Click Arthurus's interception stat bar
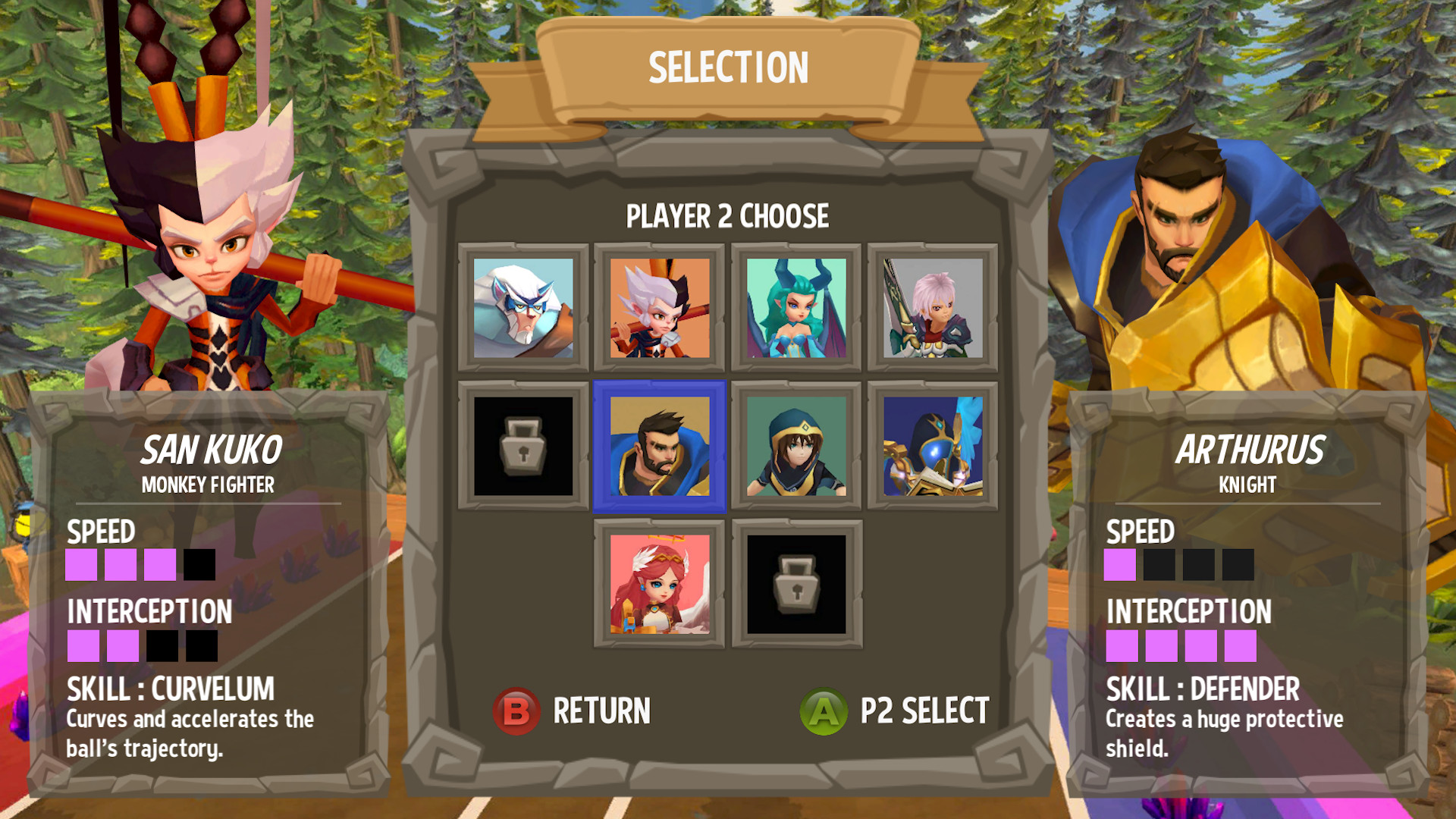The width and height of the screenshot is (1456, 819). pos(1179,646)
